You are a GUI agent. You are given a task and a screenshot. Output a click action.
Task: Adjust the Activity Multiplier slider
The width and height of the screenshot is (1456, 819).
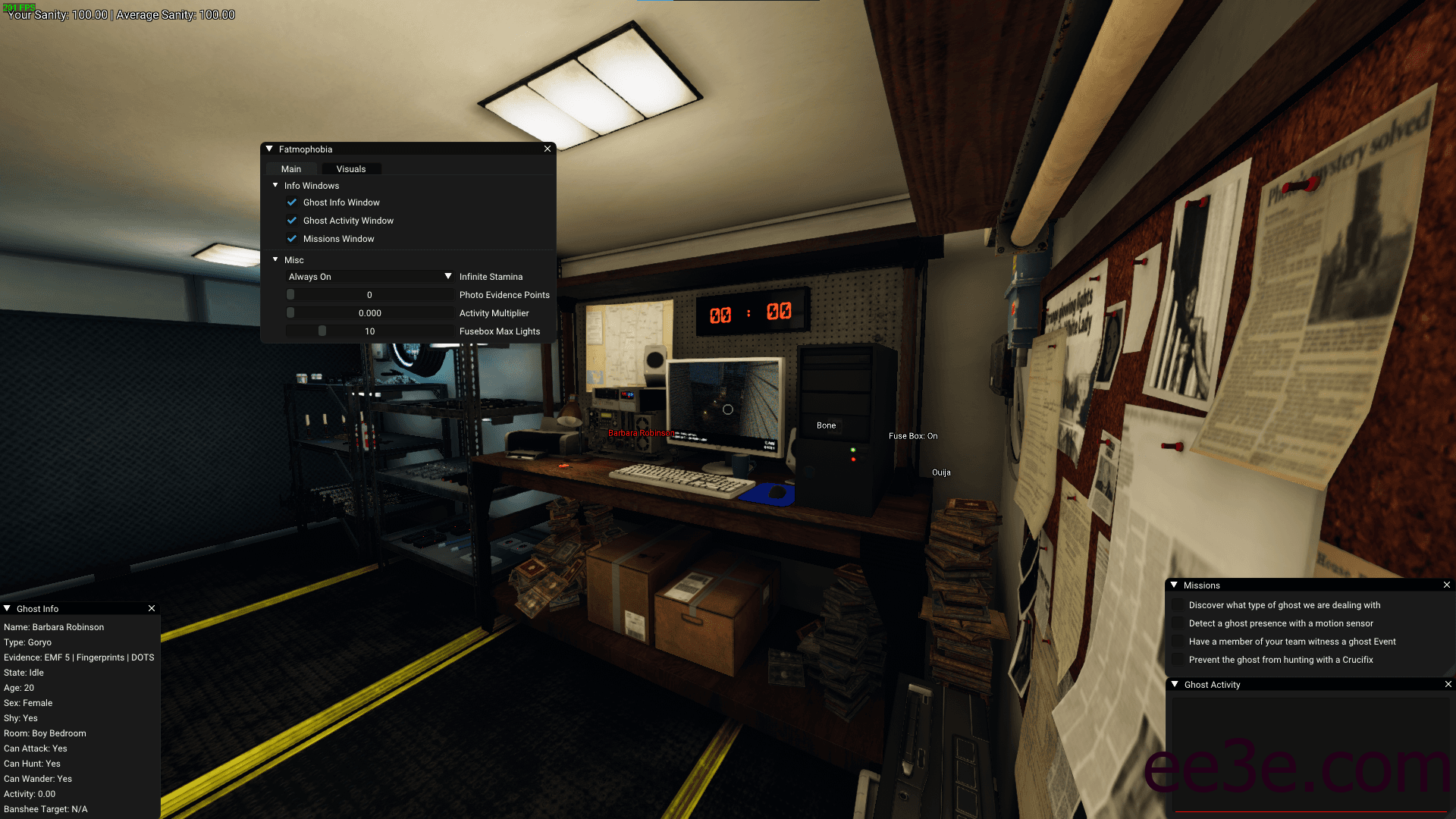[x=370, y=313]
